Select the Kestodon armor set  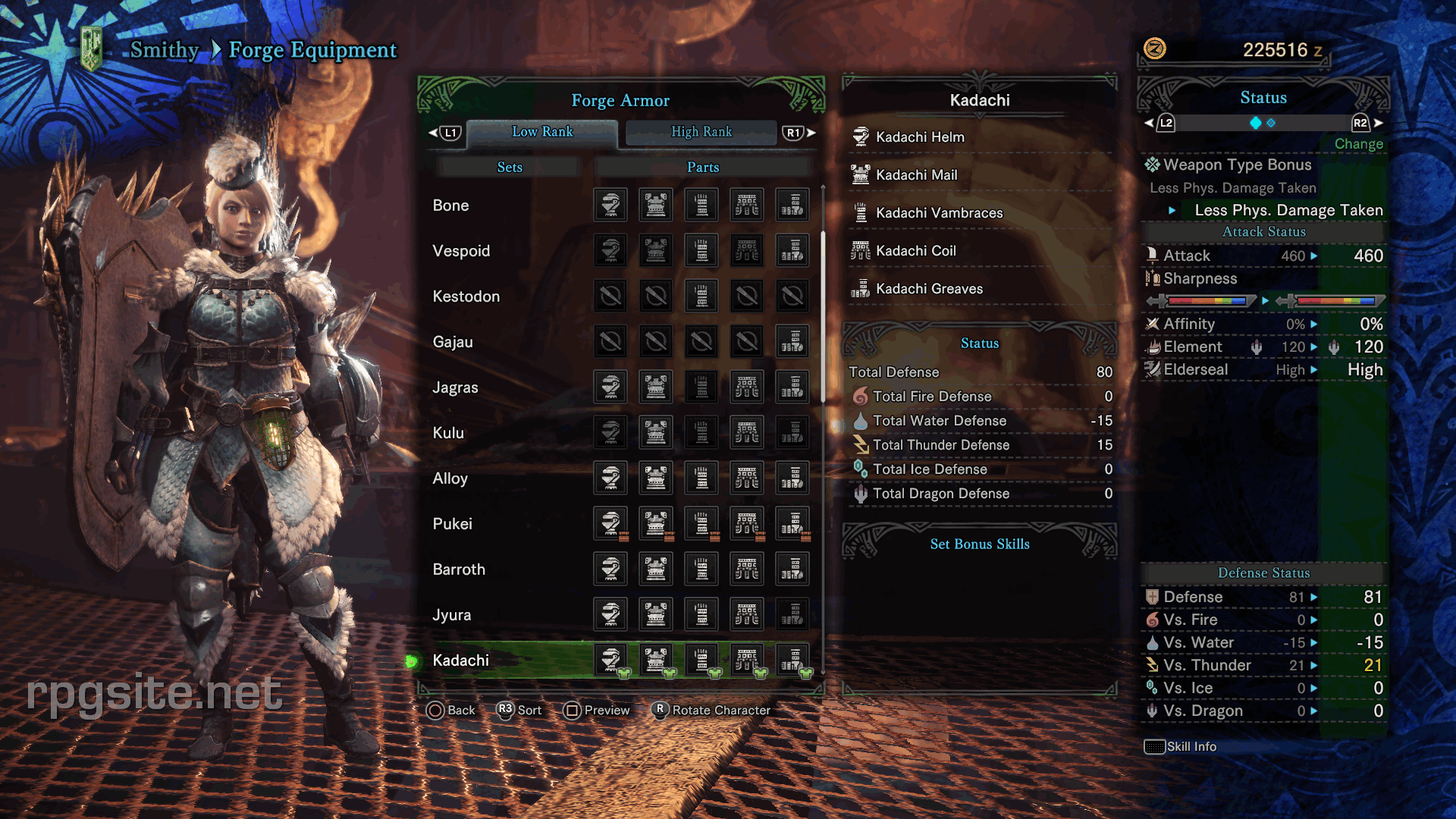pyautogui.click(x=466, y=297)
